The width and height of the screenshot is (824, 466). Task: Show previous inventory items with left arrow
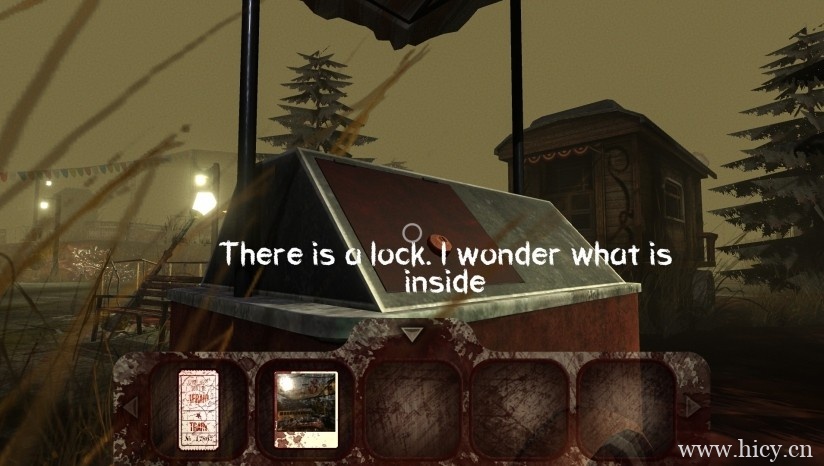[129, 407]
